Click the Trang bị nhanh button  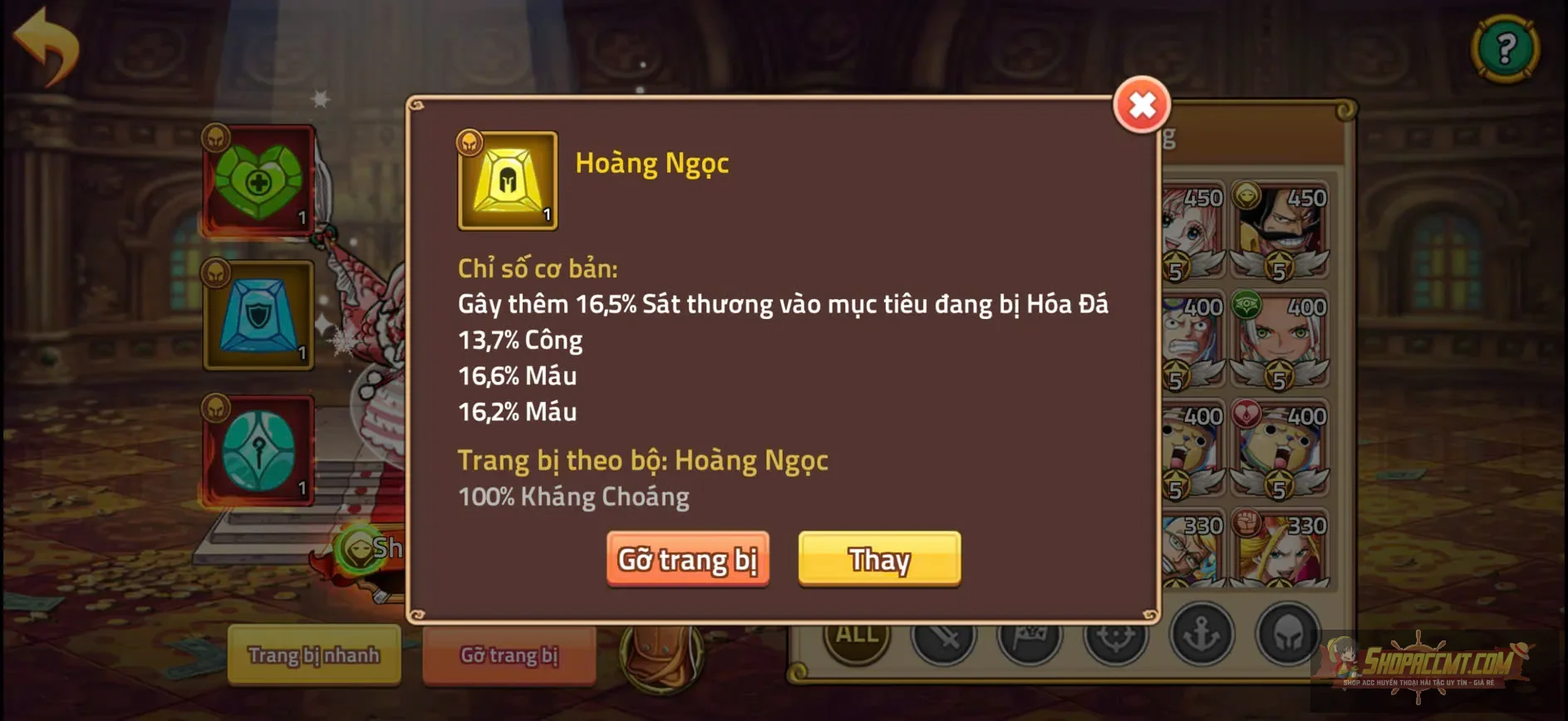(x=314, y=655)
